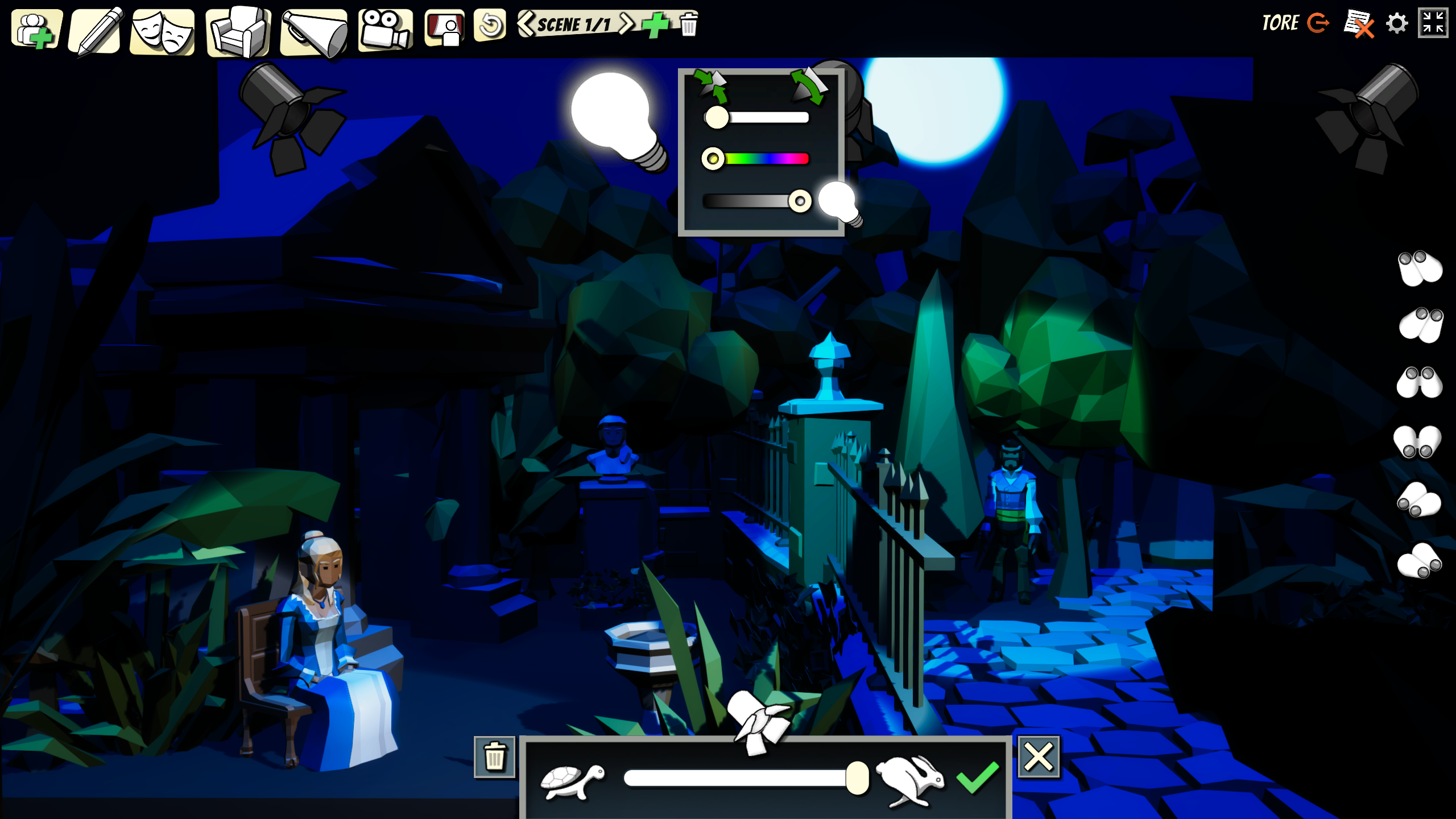
Task: Click the script page with orange X
Action: point(1358,24)
